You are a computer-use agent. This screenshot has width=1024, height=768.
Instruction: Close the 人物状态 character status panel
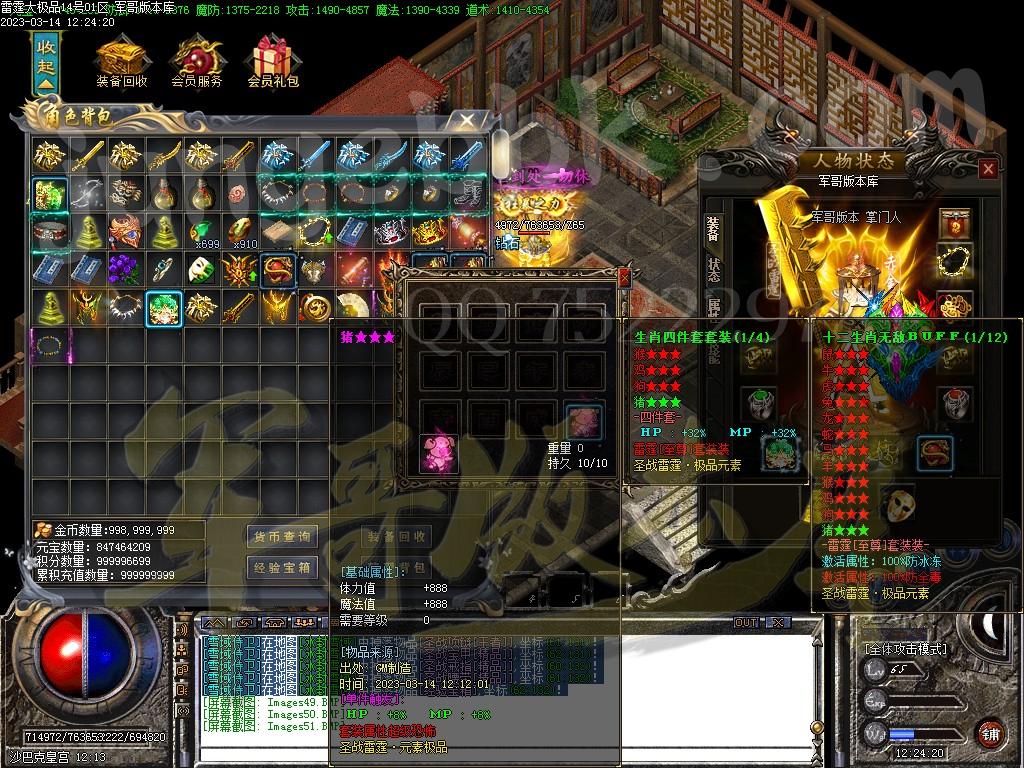point(988,169)
